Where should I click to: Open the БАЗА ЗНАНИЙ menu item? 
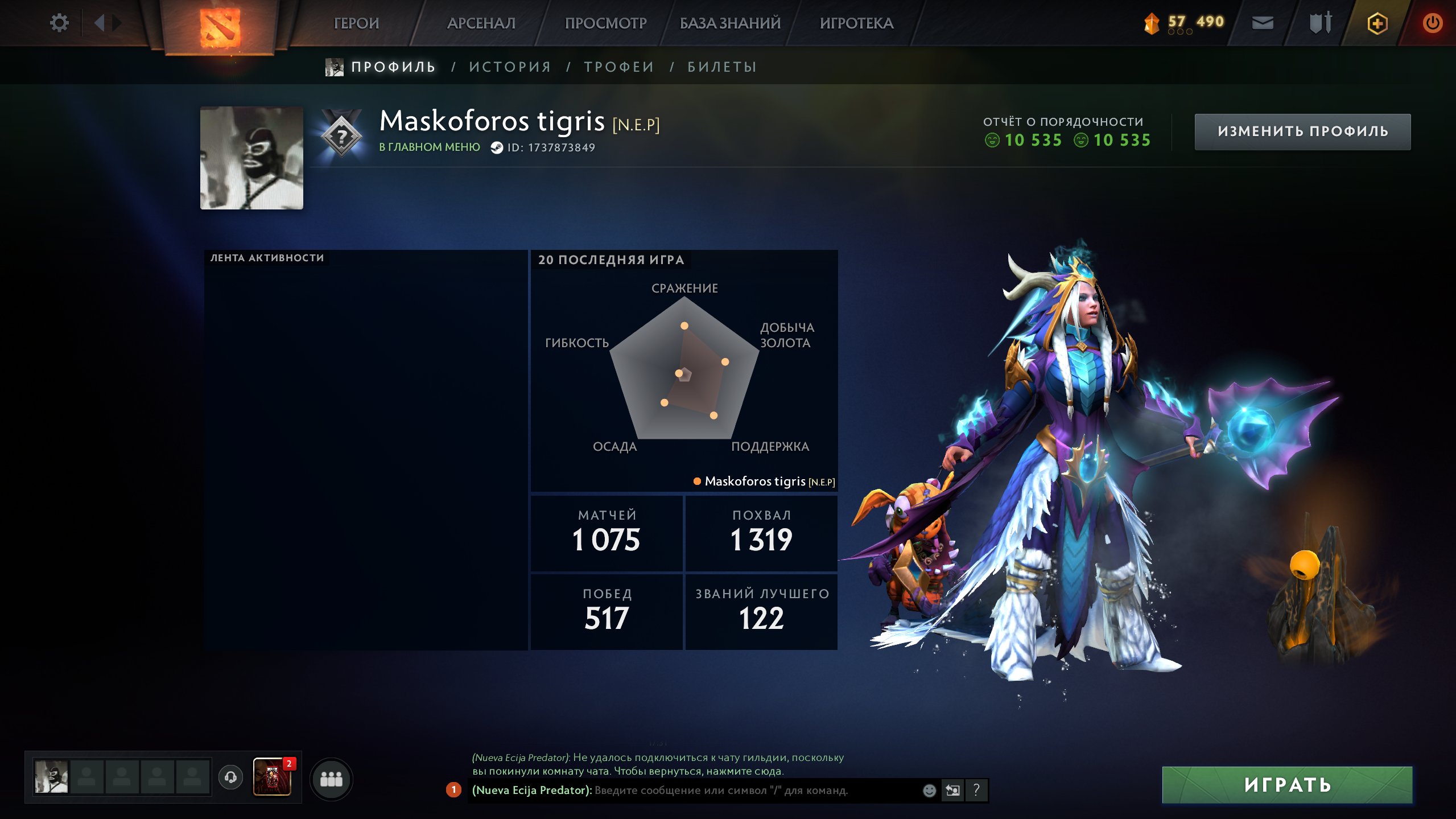[728, 23]
